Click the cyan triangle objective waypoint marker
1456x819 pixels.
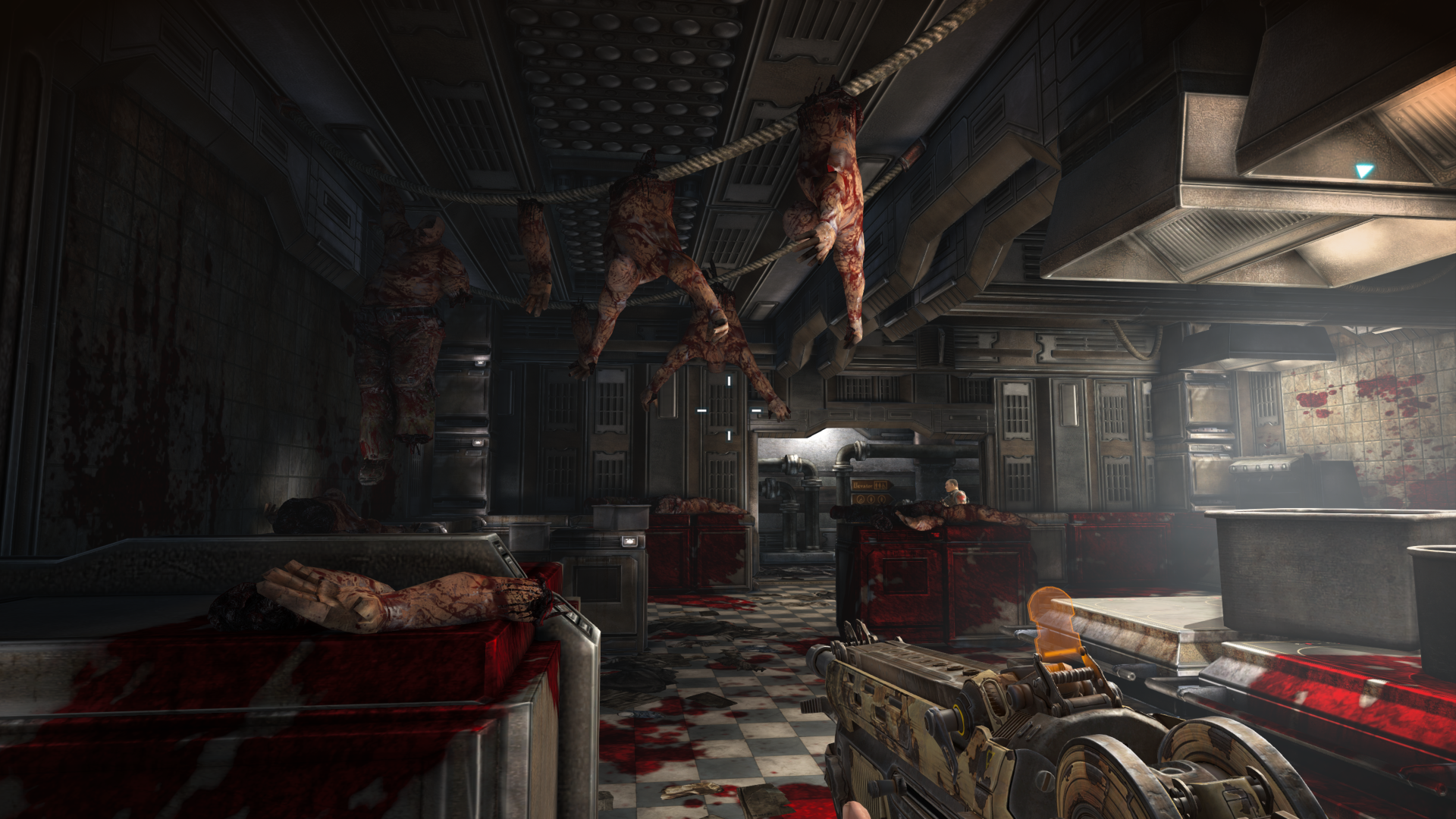click(1364, 171)
